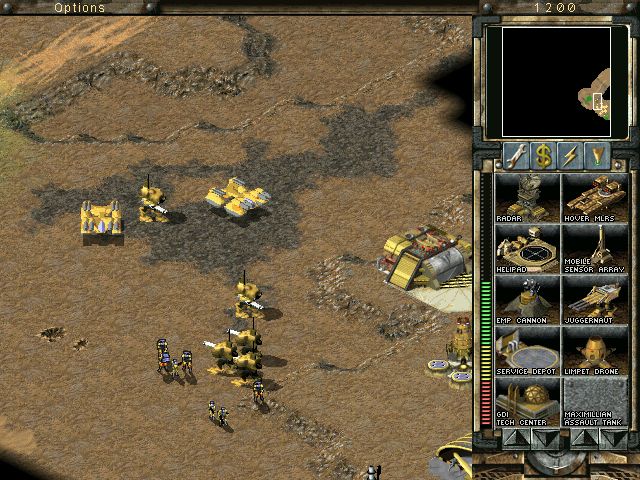Construct a Service Depot
The width and height of the screenshot is (640, 480).
click(x=527, y=350)
